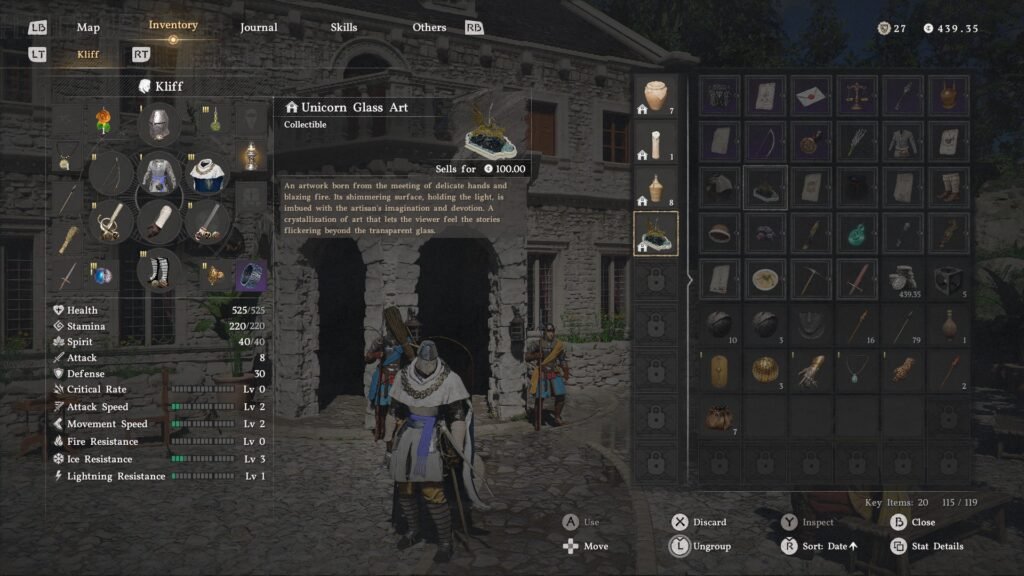Image resolution: width=1024 pixels, height=576 pixels.
Task: Select the white fur cloak slot
Action: tap(206, 174)
